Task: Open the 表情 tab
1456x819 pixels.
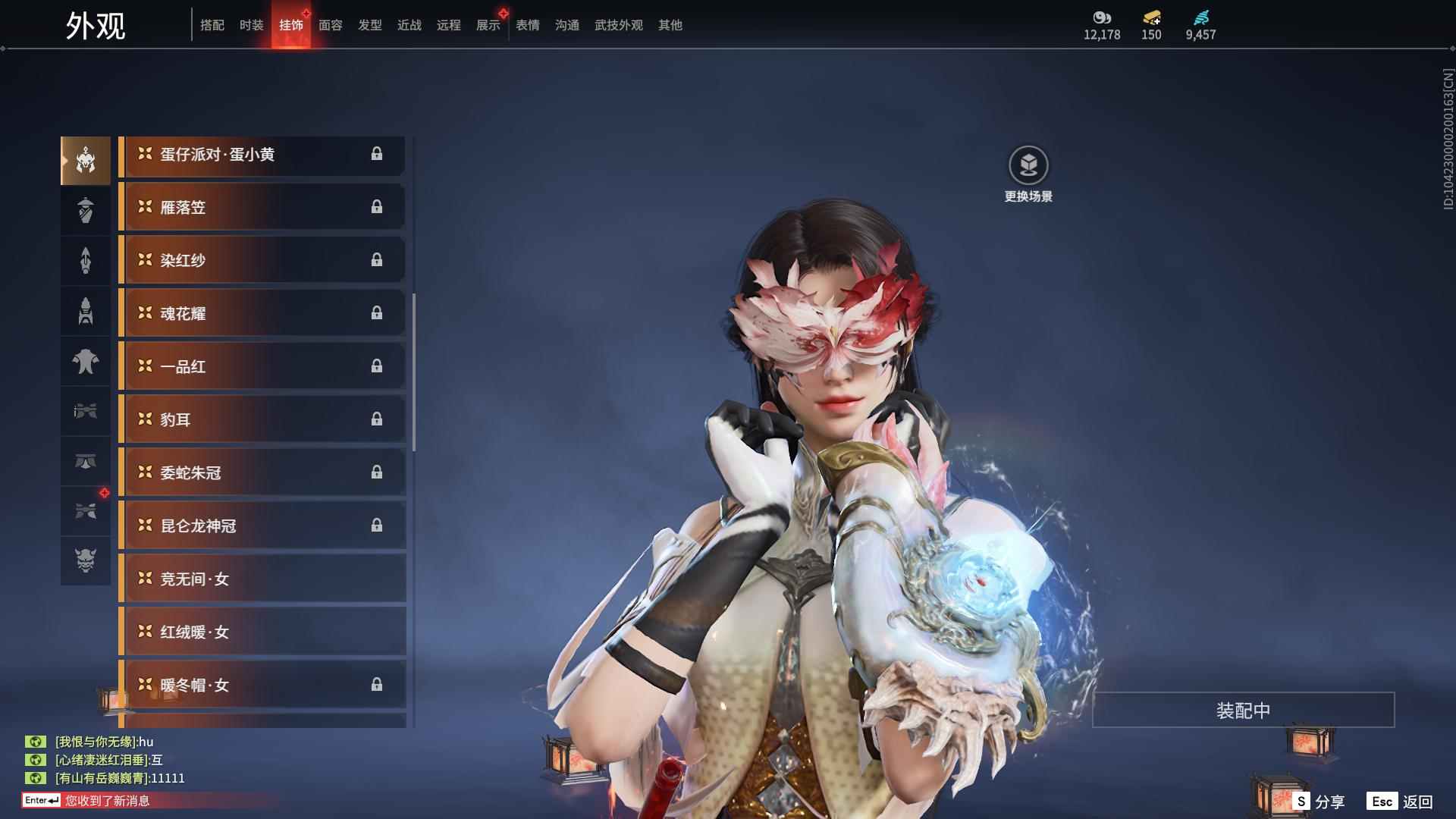Action: (x=527, y=25)
